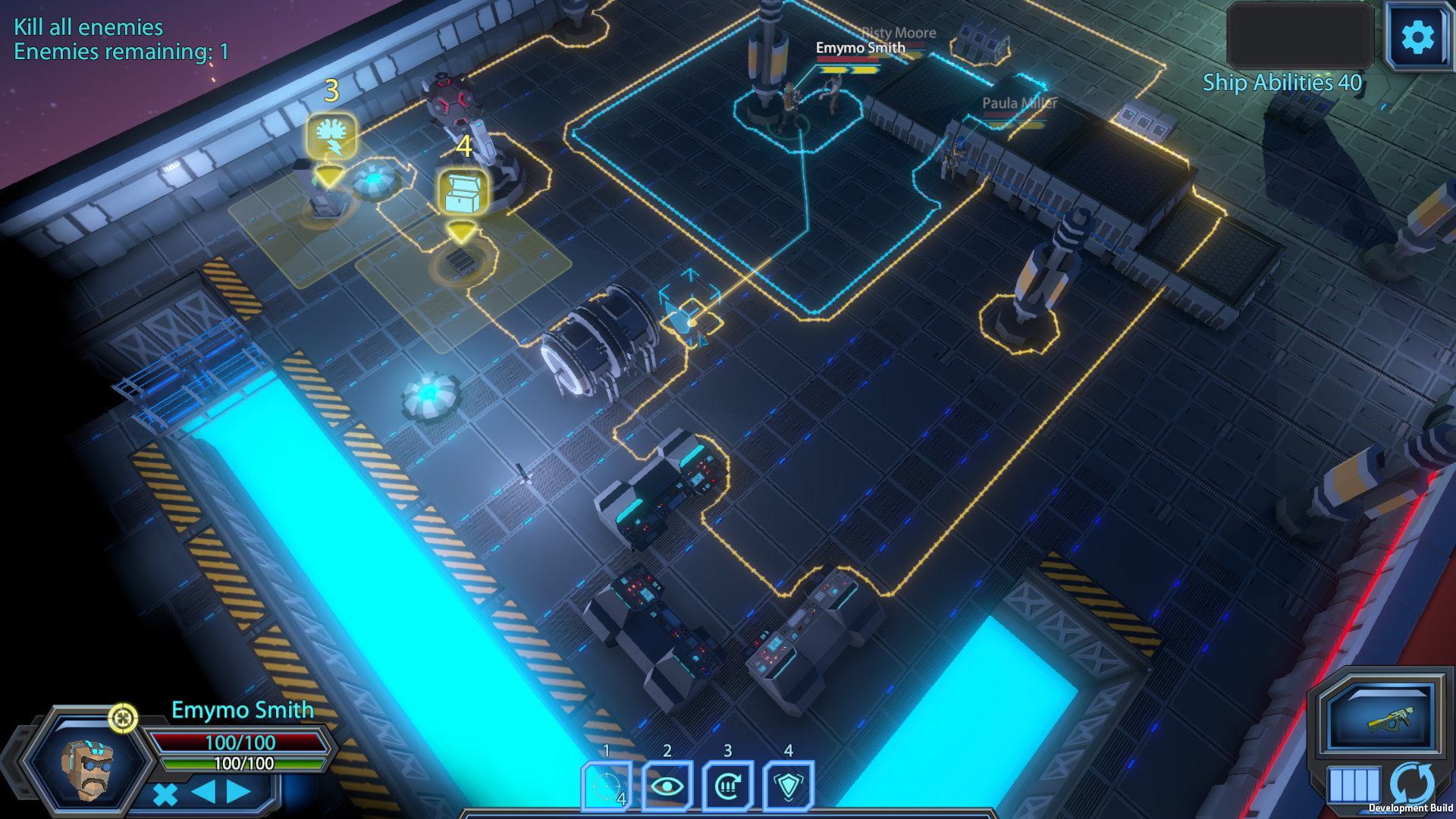Click the weapon reload circular arrows icon
Image resolution: width=1456 pixels, height=819 pixels.
tap(1412, 784)
